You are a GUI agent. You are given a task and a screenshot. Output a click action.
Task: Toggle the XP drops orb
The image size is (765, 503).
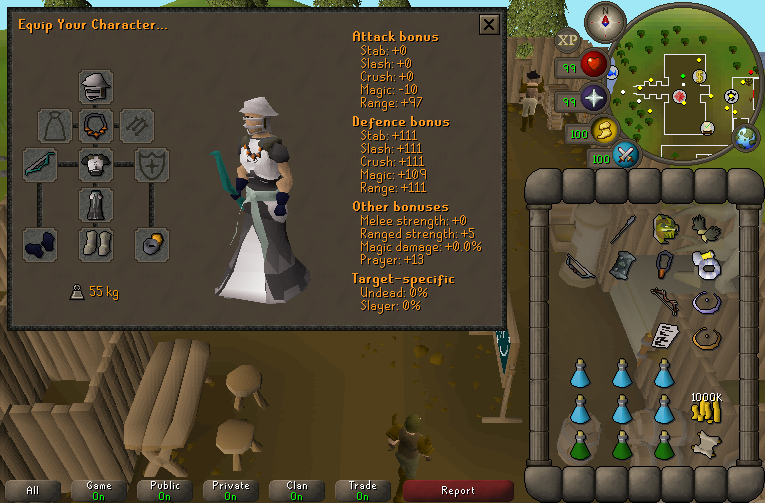tap(569, 41)
